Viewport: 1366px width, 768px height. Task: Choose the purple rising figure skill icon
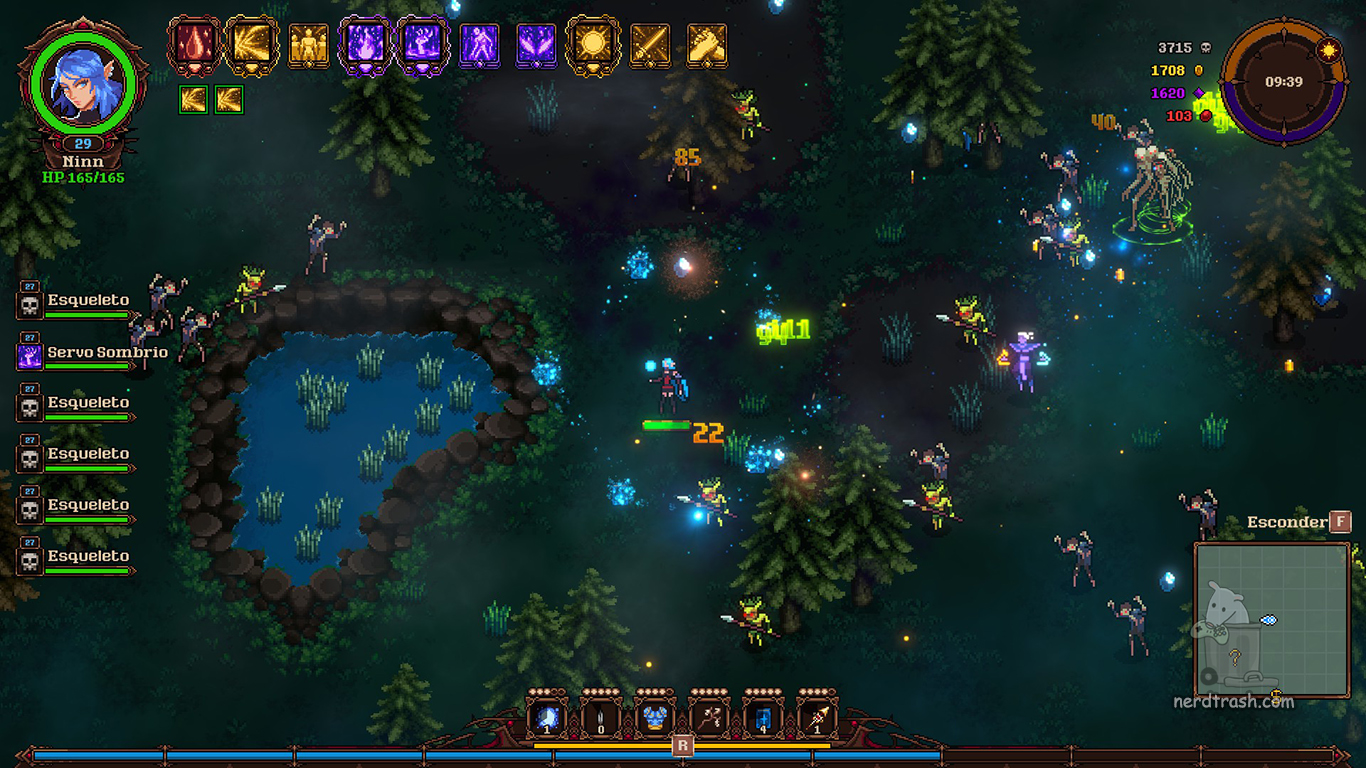479,45
